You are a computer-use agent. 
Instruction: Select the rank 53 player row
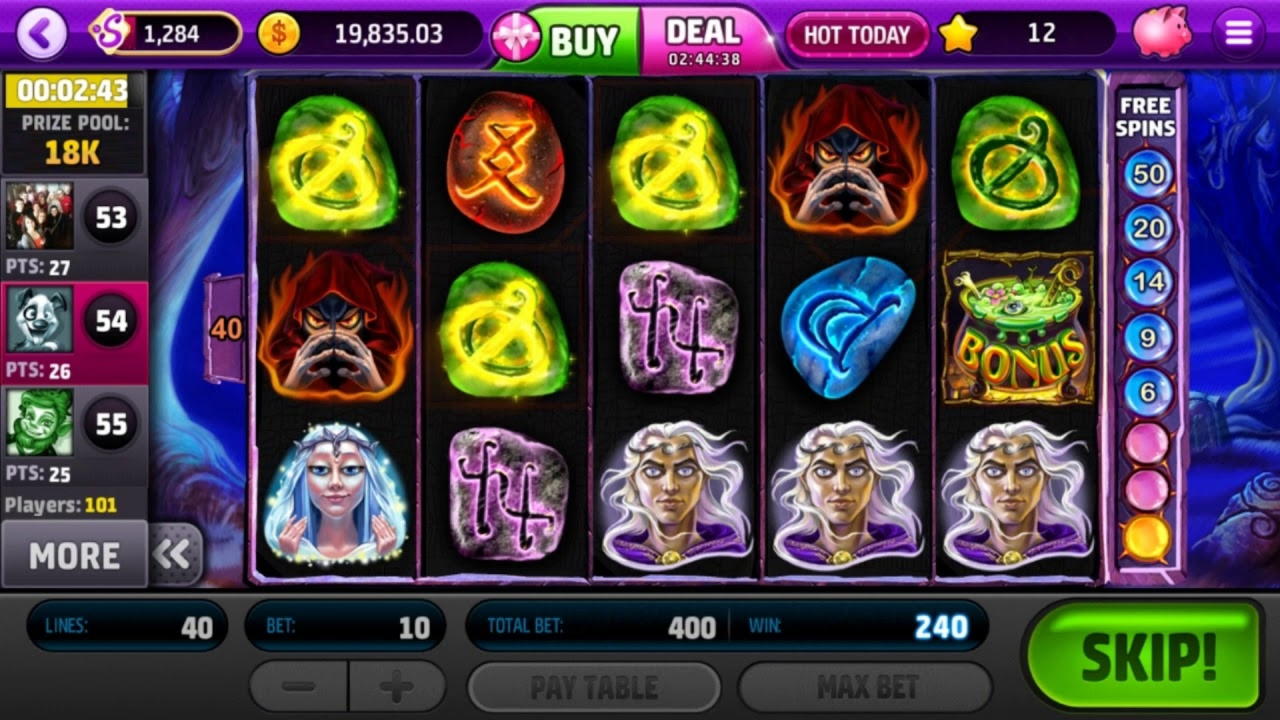tap(74, 227)
